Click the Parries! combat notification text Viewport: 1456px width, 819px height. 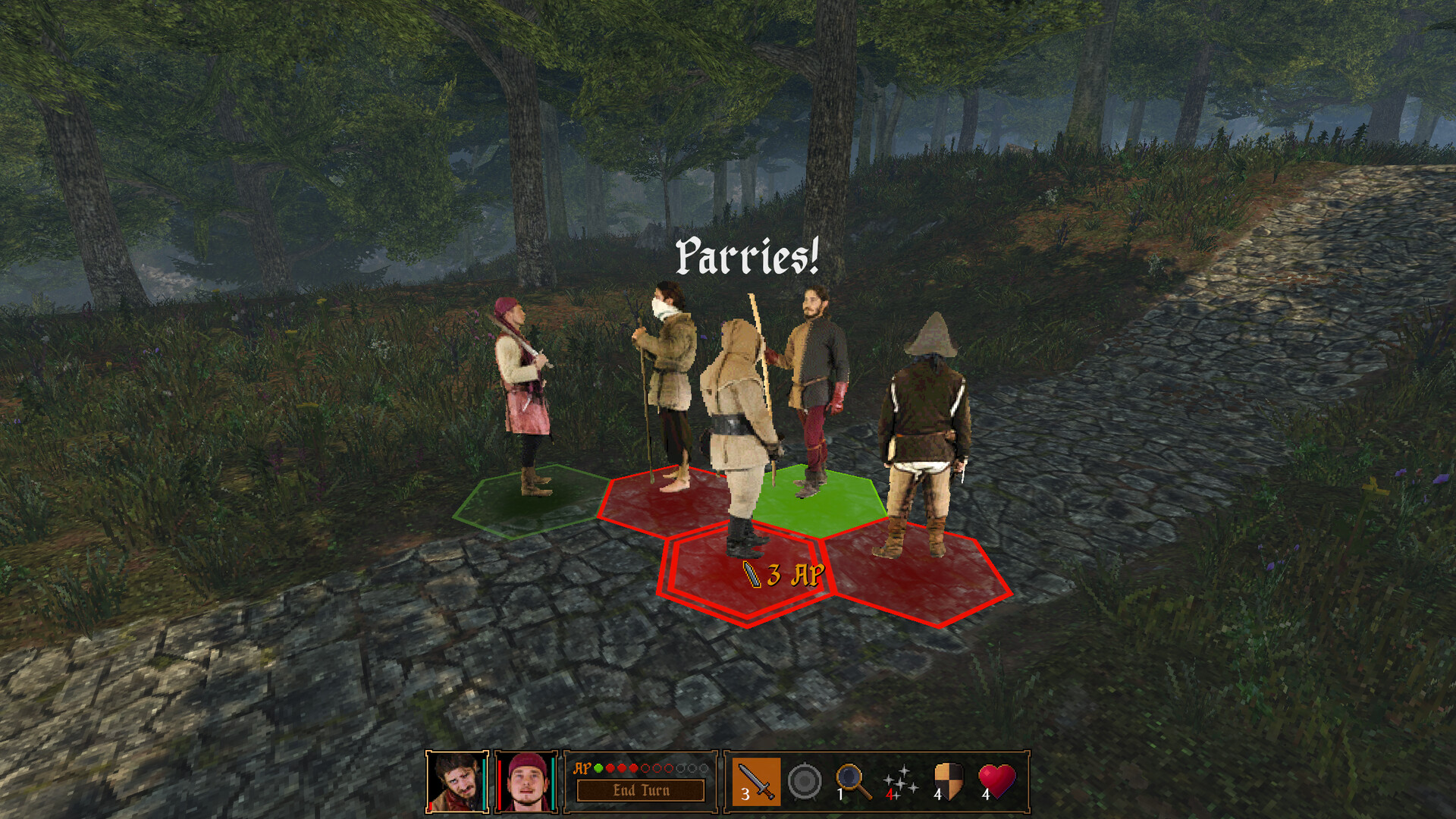point(747,259)
